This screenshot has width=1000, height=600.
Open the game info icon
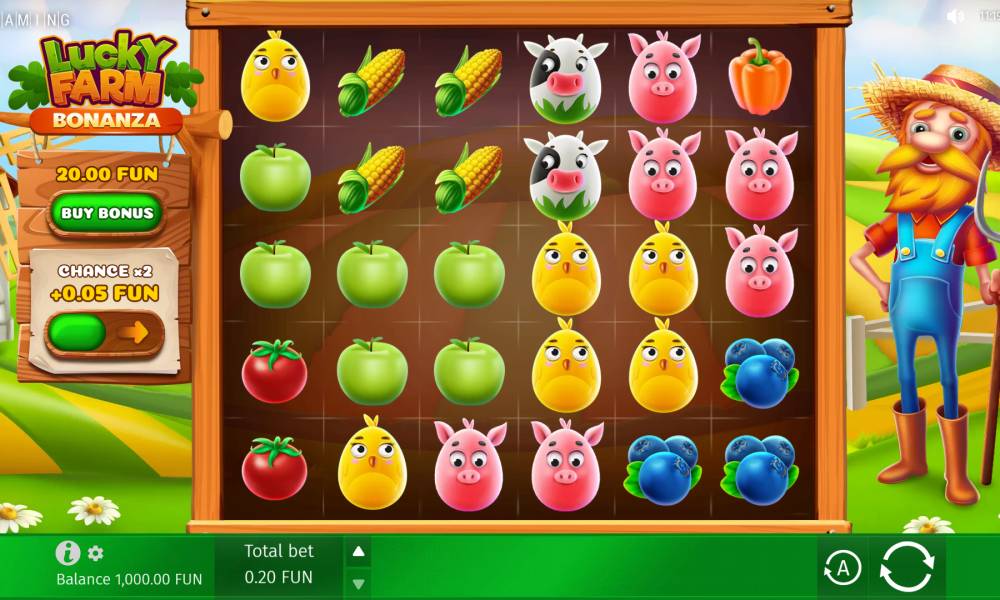[68, 553]
